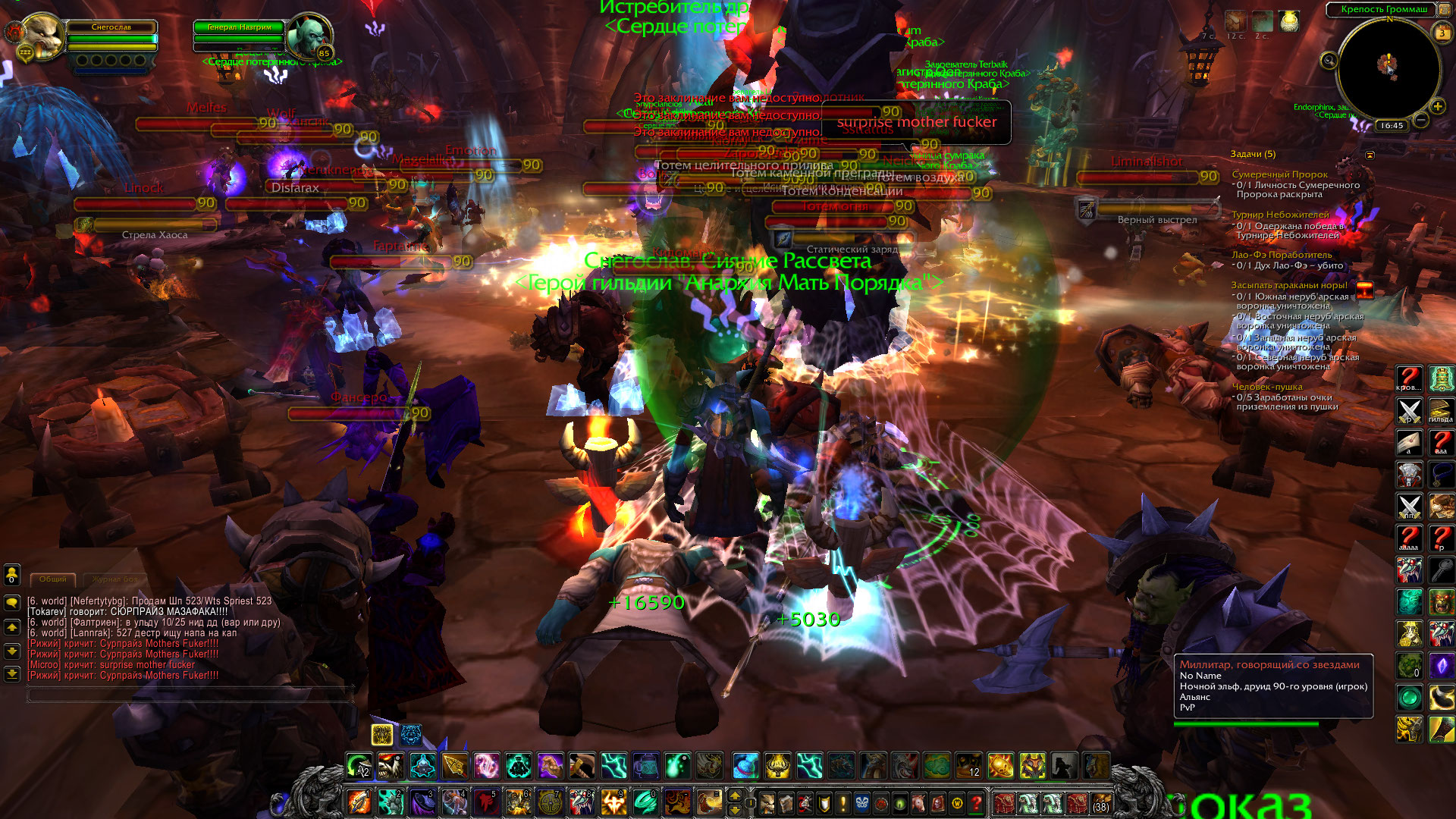
Task: Click the dark key icon slot
Action: coord(1441,570)
